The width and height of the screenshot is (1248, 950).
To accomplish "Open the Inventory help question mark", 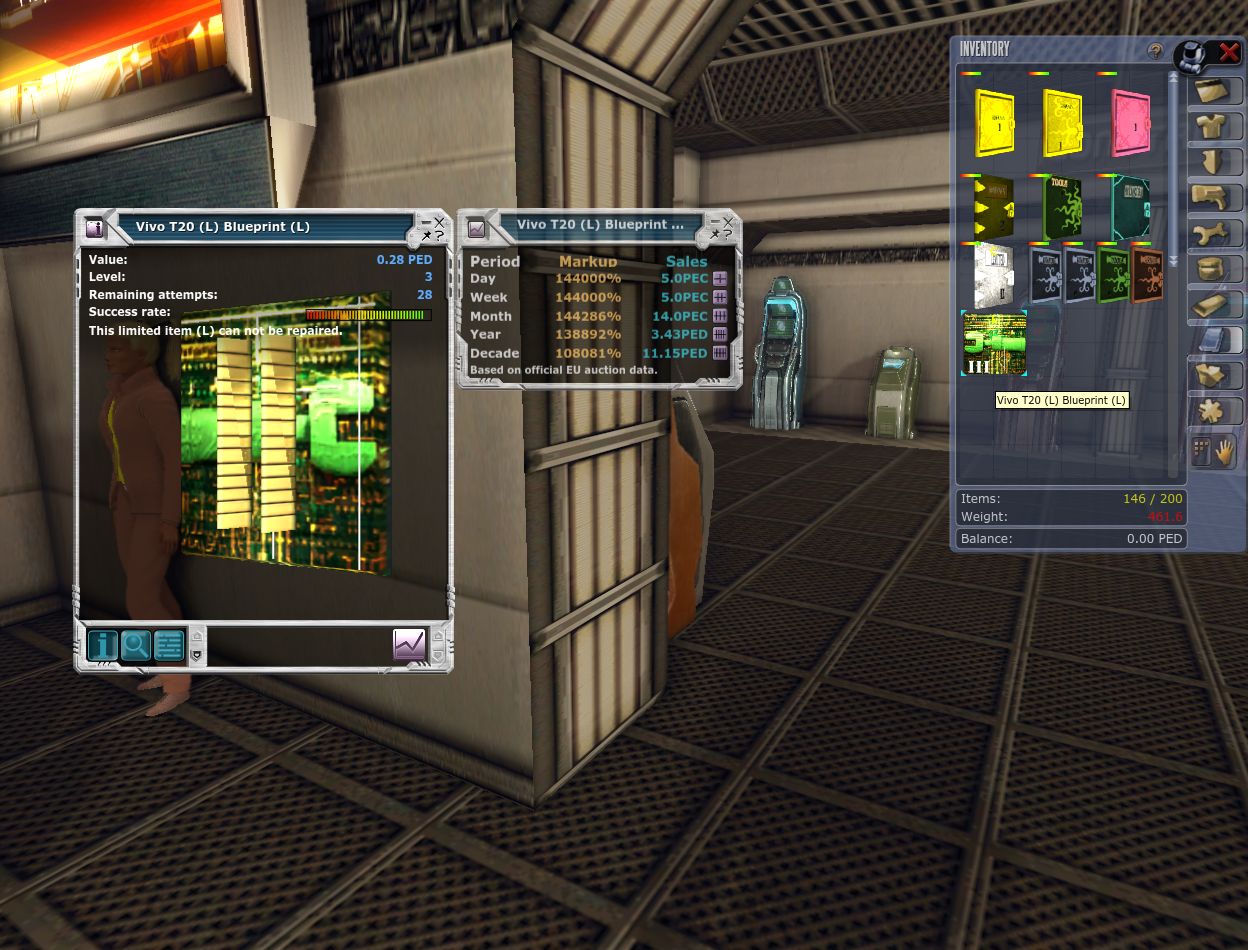I will click(1155, 51).
